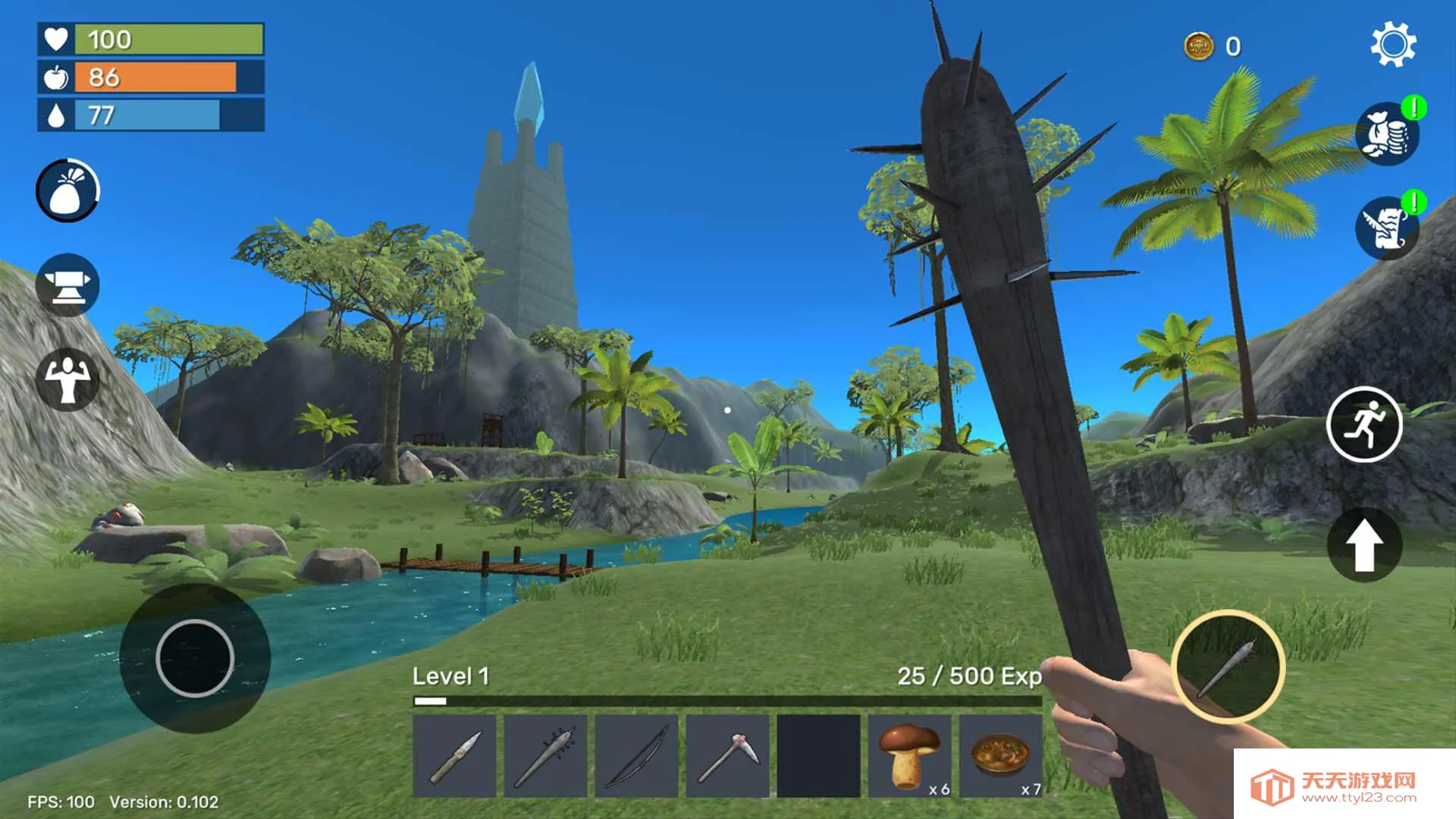Open the anvil crafting menu
This screenshot has width=1456, height=819.
point(67,285)
